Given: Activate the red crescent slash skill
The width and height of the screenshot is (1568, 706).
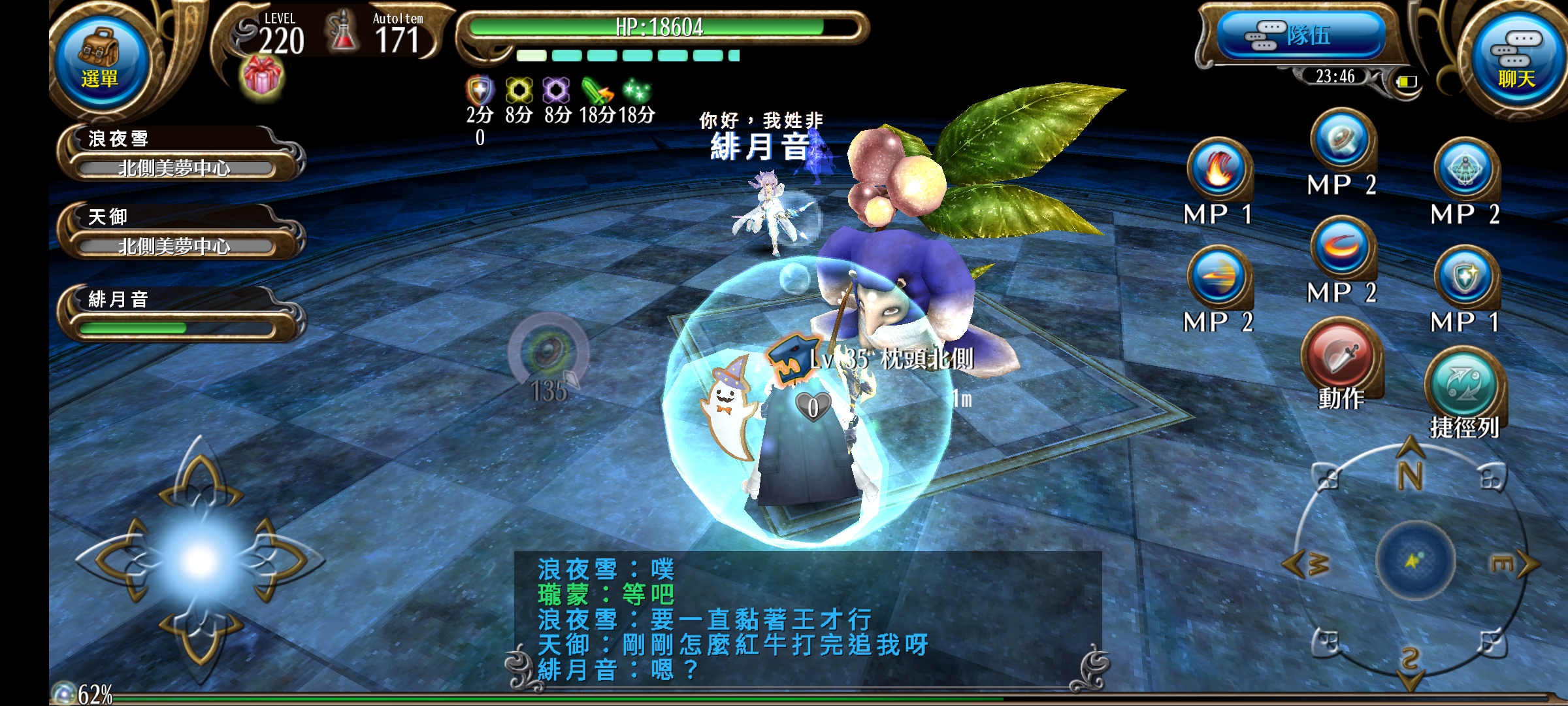Looking at the screenshot, I should [x=1342, y=248].
